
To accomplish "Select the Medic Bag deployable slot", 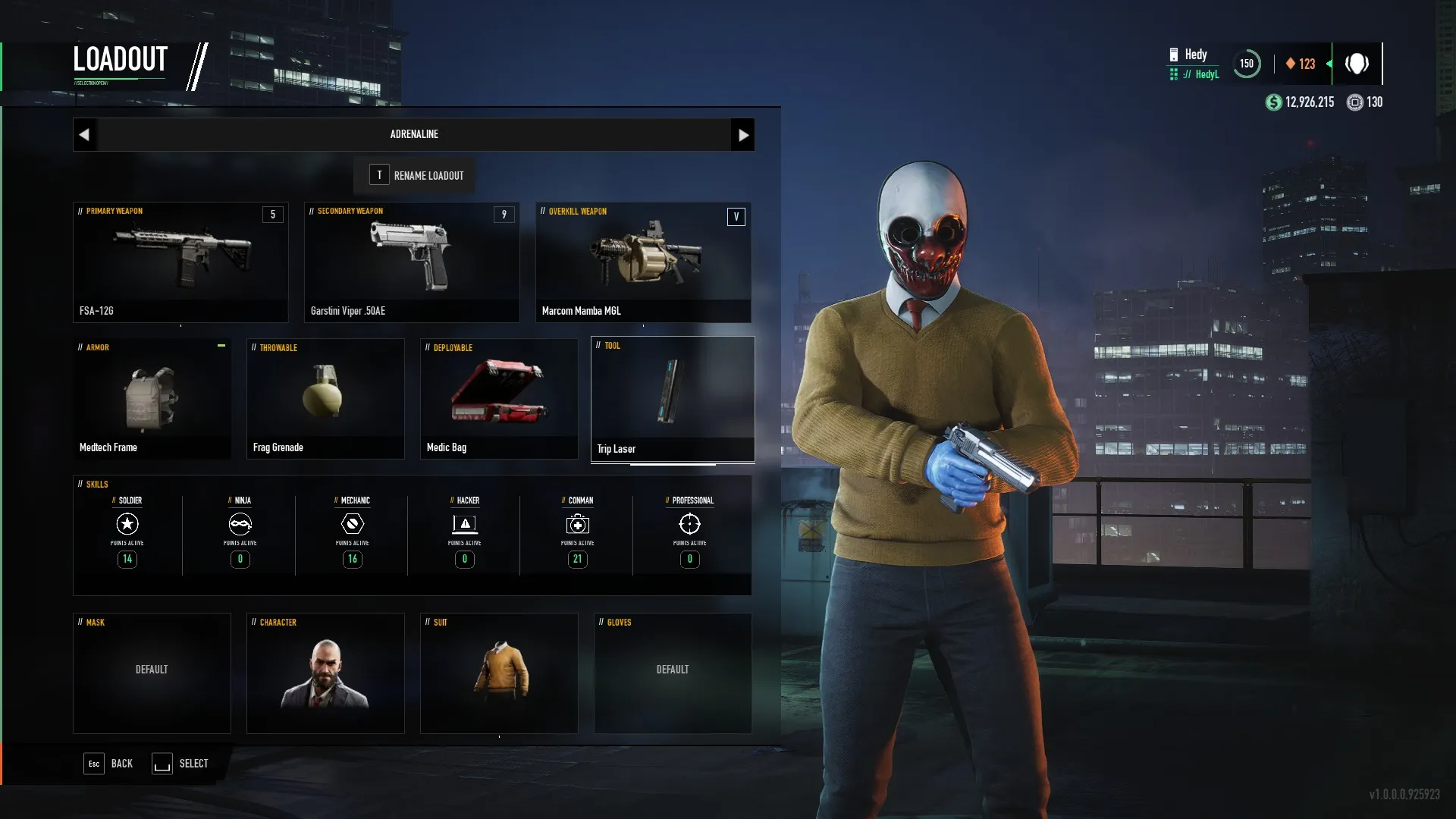I will click(499, 399).
